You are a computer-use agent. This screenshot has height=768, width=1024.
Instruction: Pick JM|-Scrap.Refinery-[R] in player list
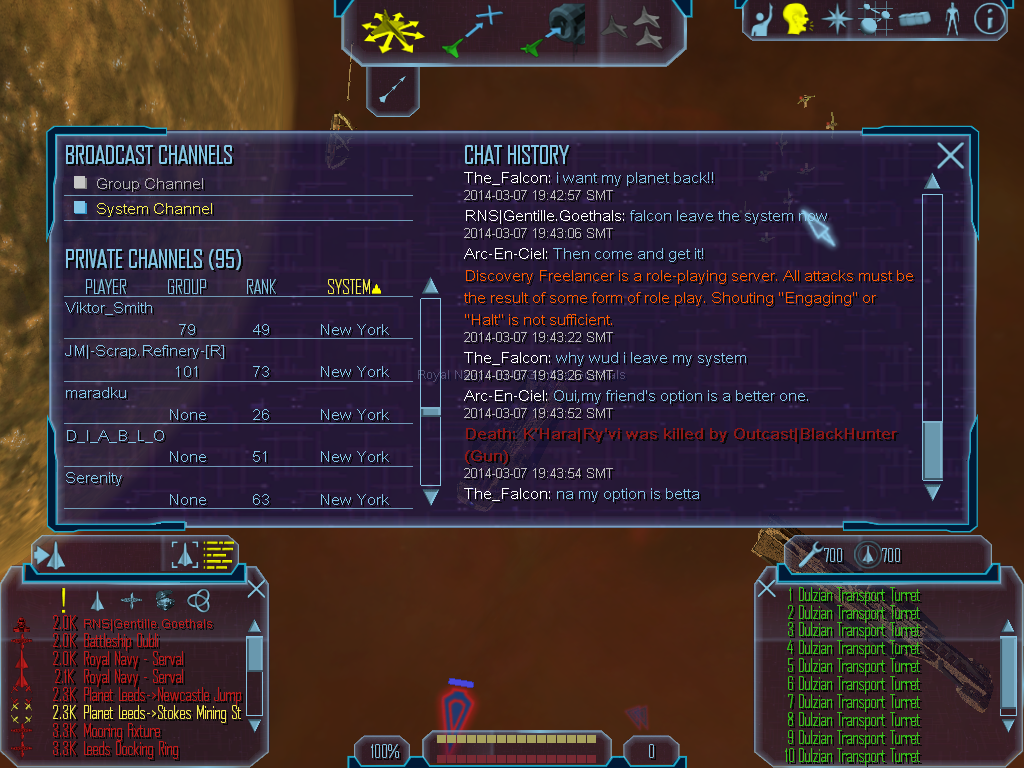pos(144,350)
